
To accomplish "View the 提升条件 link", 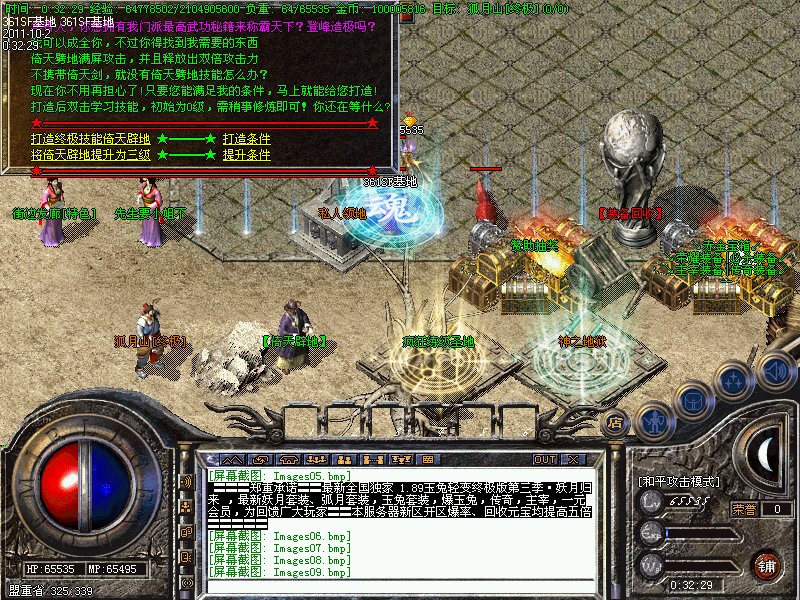I will 246,156.
